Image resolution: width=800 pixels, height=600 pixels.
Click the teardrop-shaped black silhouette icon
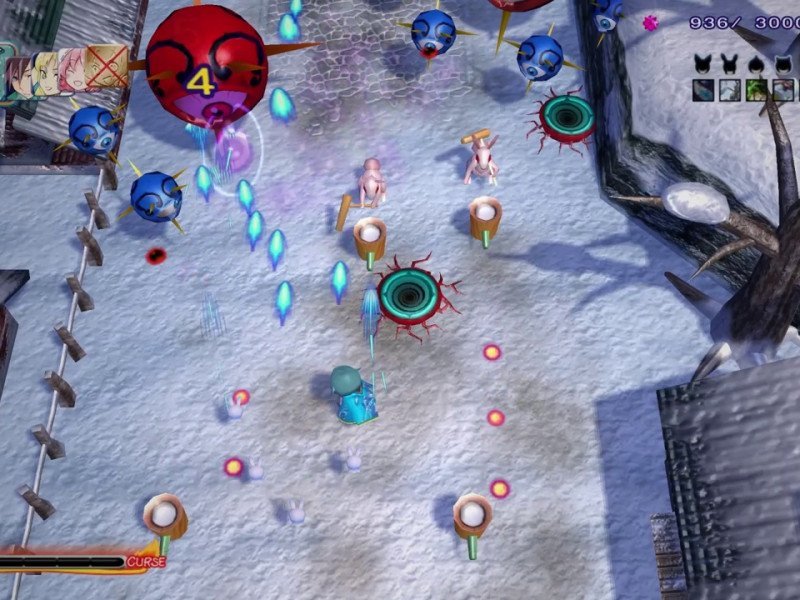coord(757,63)
